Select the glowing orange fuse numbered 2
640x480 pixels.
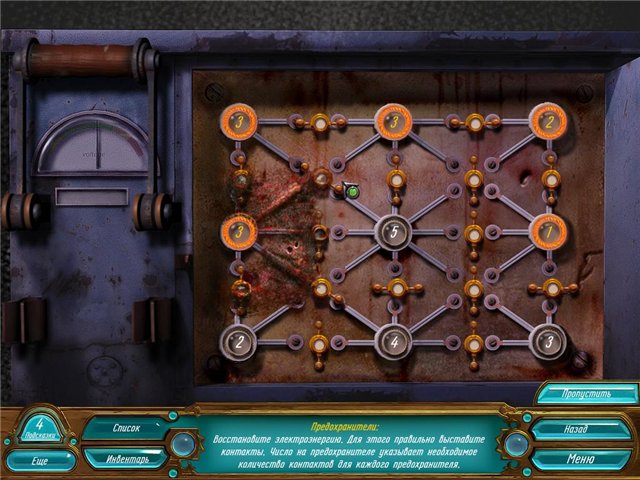coord(548,122)
